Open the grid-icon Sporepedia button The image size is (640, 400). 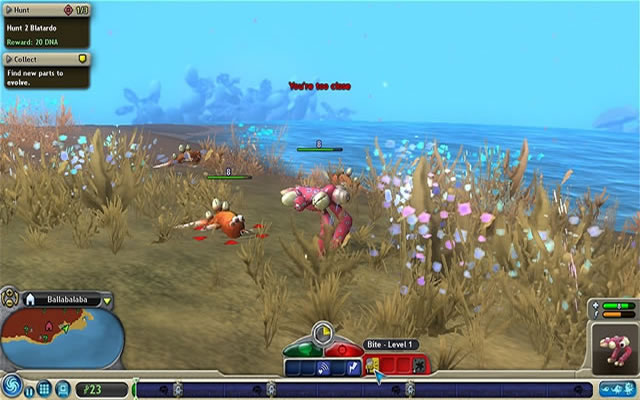pos(44,388)
